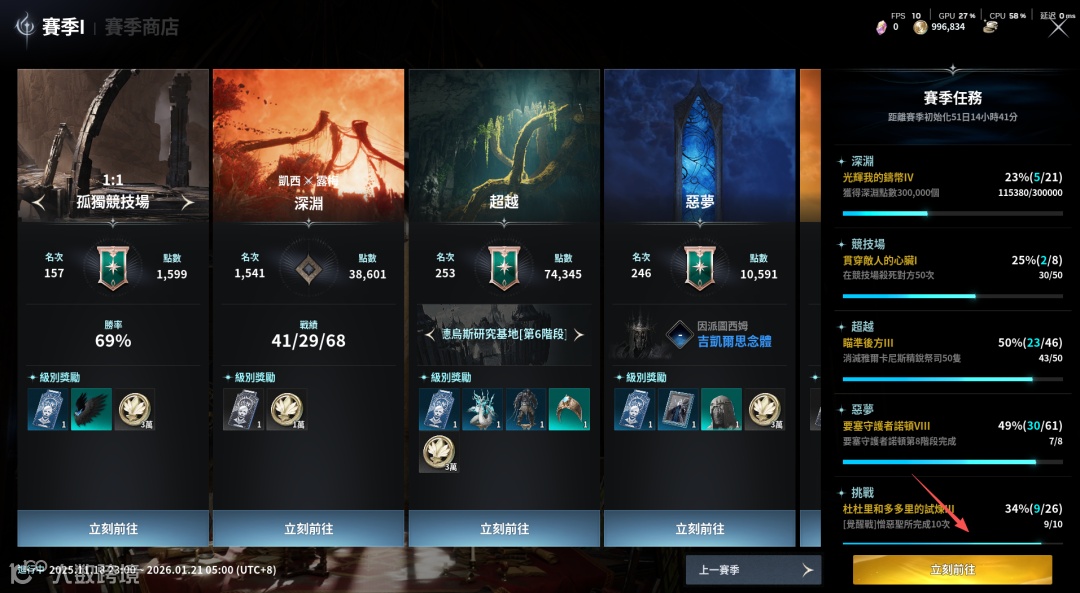Click the gold 立刻前往 season mission button
The image size is (1080, 593).
tap(952, 570)
